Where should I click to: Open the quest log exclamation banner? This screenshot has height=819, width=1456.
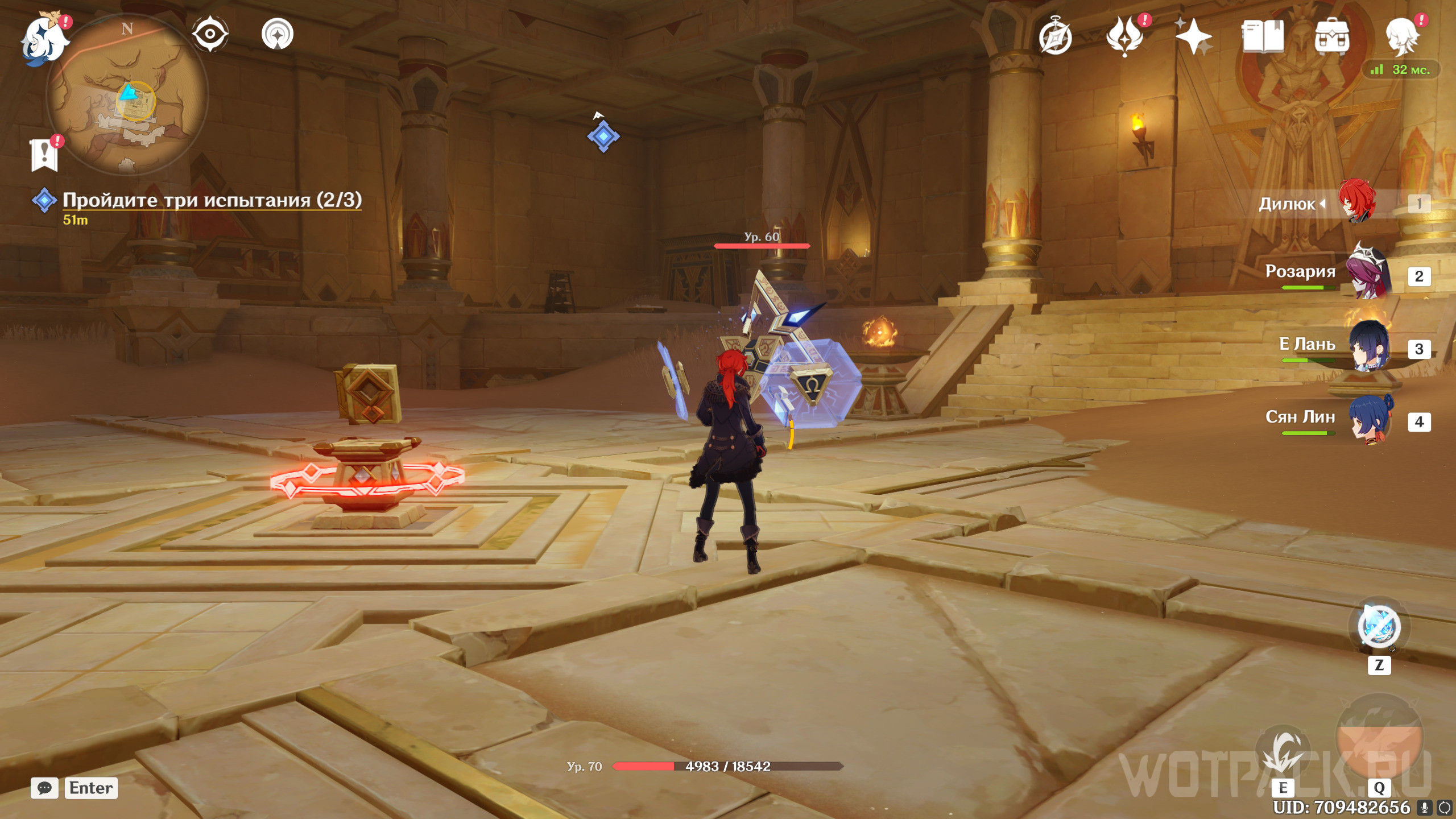(44, 154)
